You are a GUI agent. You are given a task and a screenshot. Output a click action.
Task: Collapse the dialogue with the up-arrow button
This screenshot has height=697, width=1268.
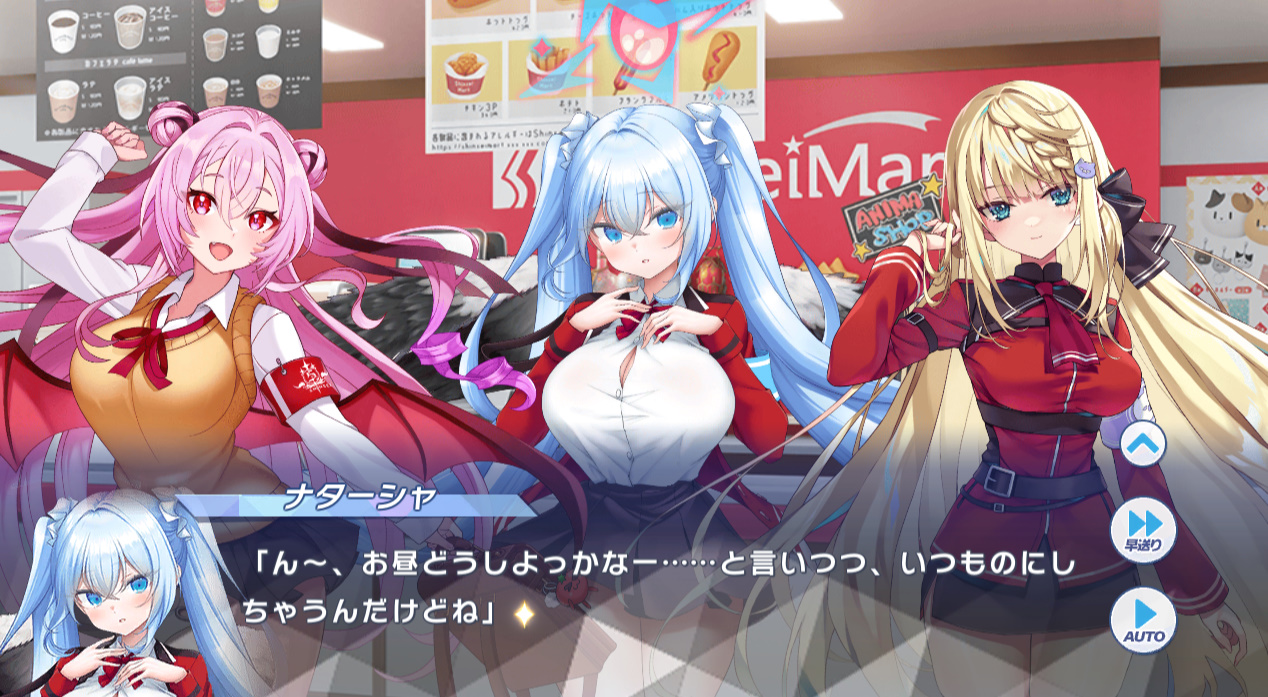pyautogui.click(x=1143, y=445)
